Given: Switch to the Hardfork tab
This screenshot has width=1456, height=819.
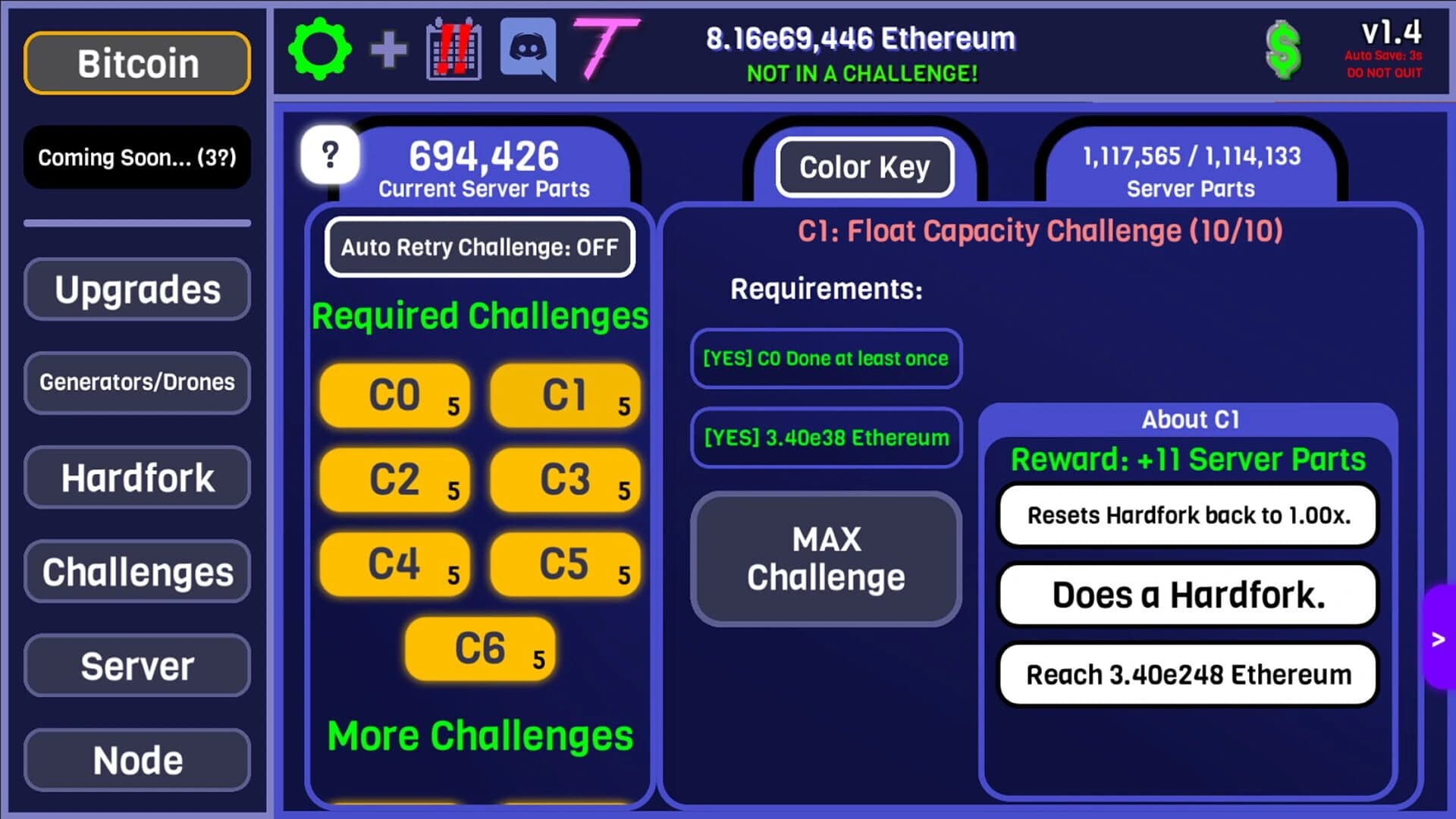Looking at the screenshot, I should [x=136, y=478].
